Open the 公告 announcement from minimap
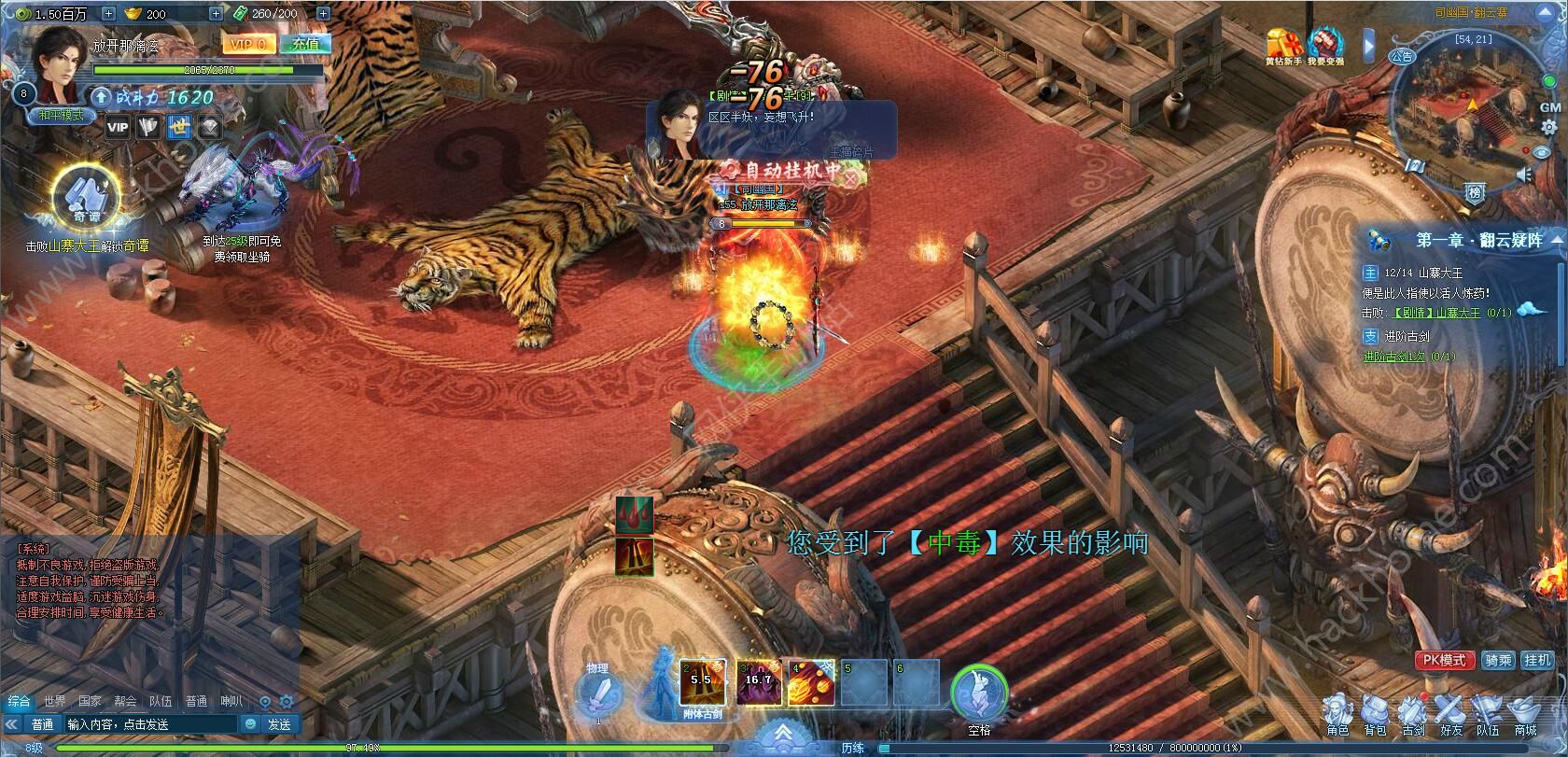Screen dimensions: 1568x757 1400,56
